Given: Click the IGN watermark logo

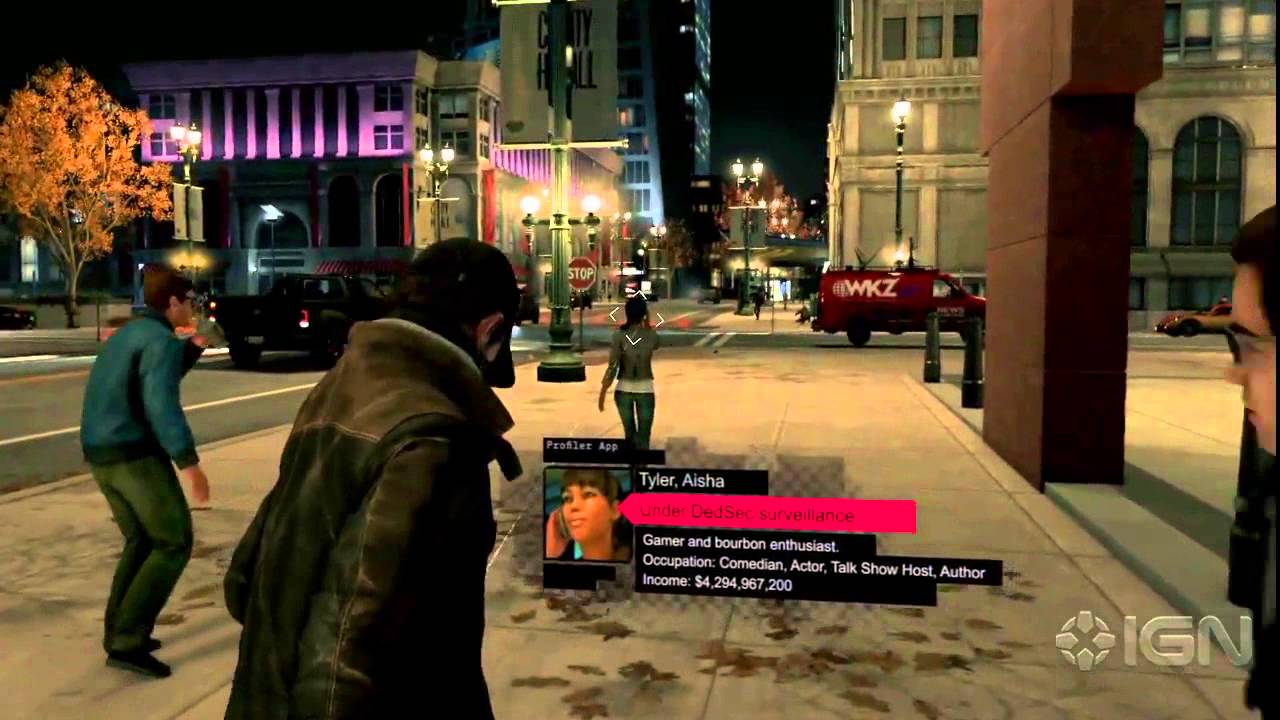Looking at the screenshot, I should (x=1154, y=640).
